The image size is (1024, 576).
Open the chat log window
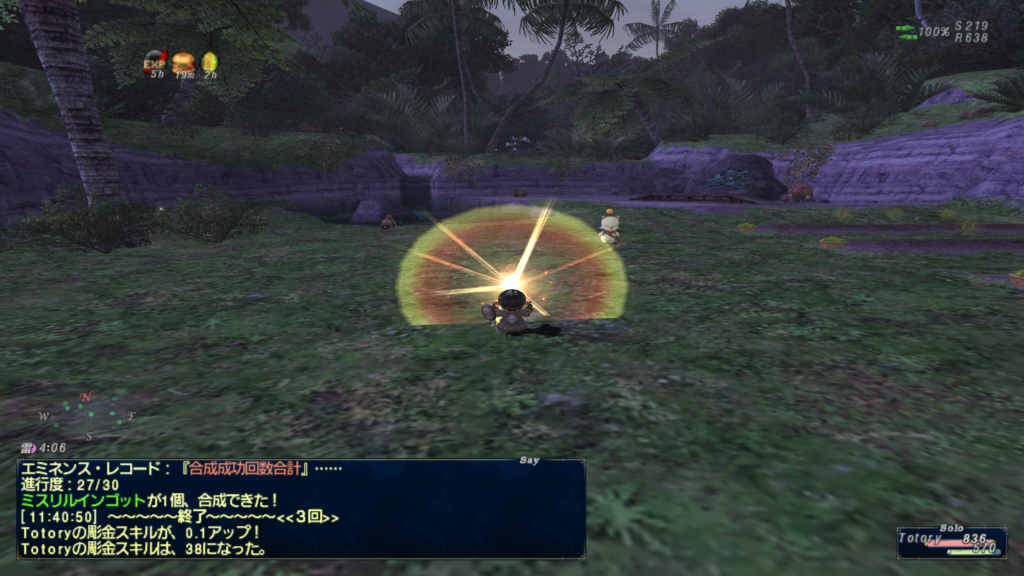[x=301, y=508]
